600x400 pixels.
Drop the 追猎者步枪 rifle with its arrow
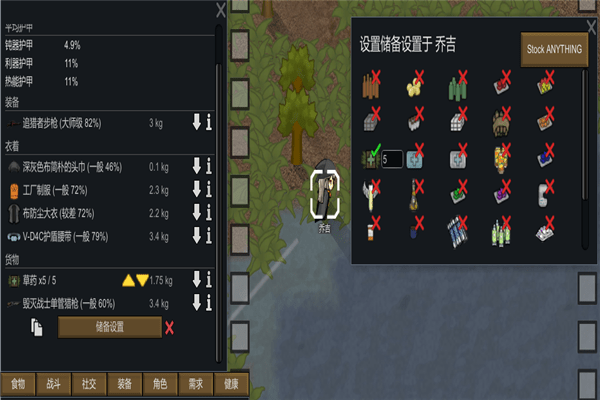197,123
